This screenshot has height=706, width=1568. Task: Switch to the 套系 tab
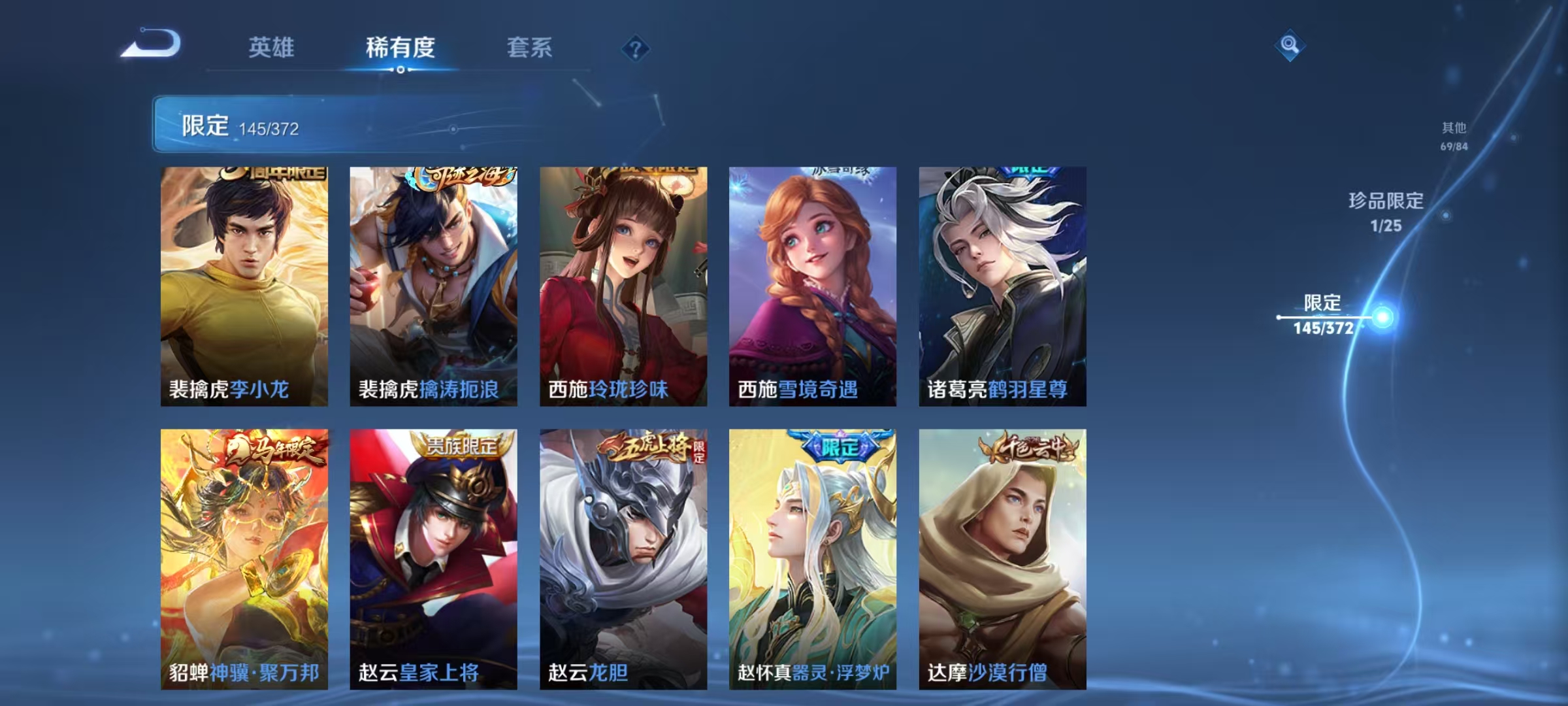pyautogui.click(x=531, y=48)
